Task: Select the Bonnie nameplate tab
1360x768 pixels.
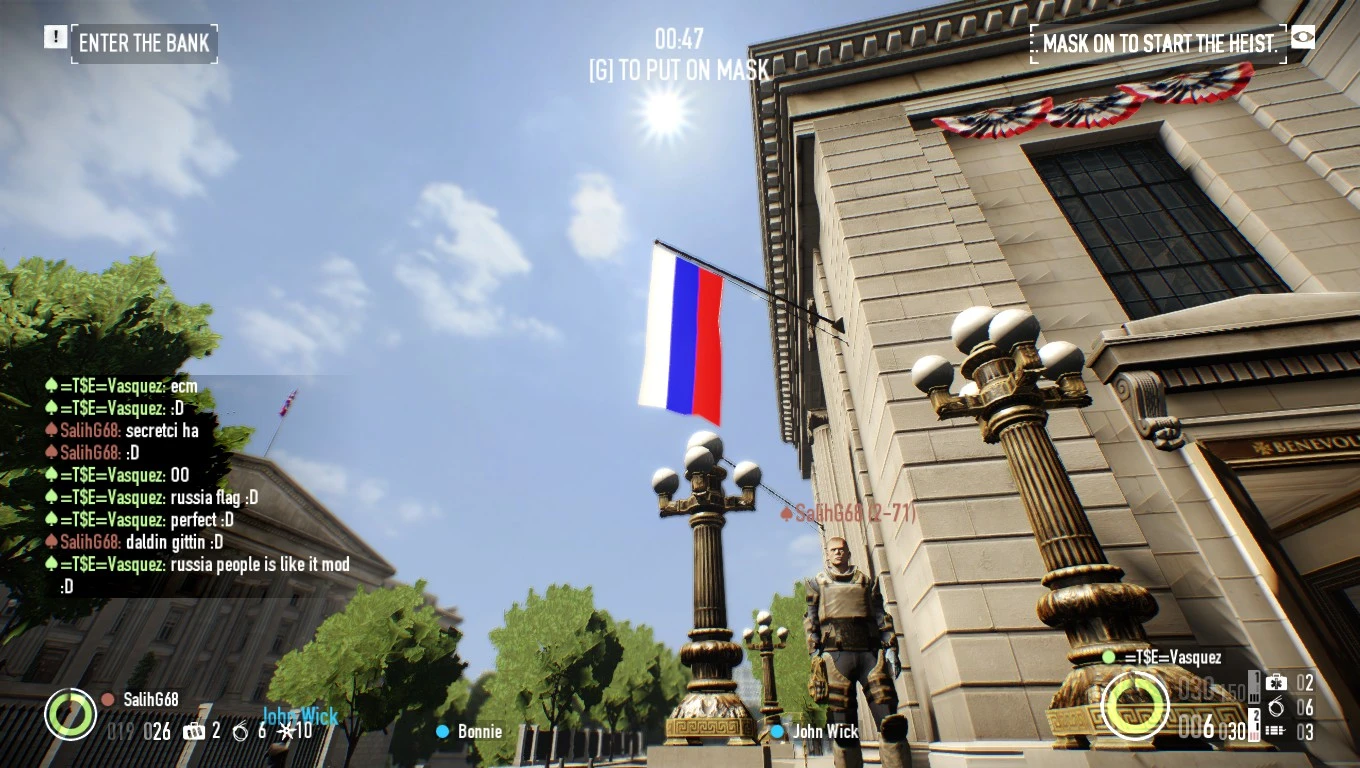Action: pos(471,731)
